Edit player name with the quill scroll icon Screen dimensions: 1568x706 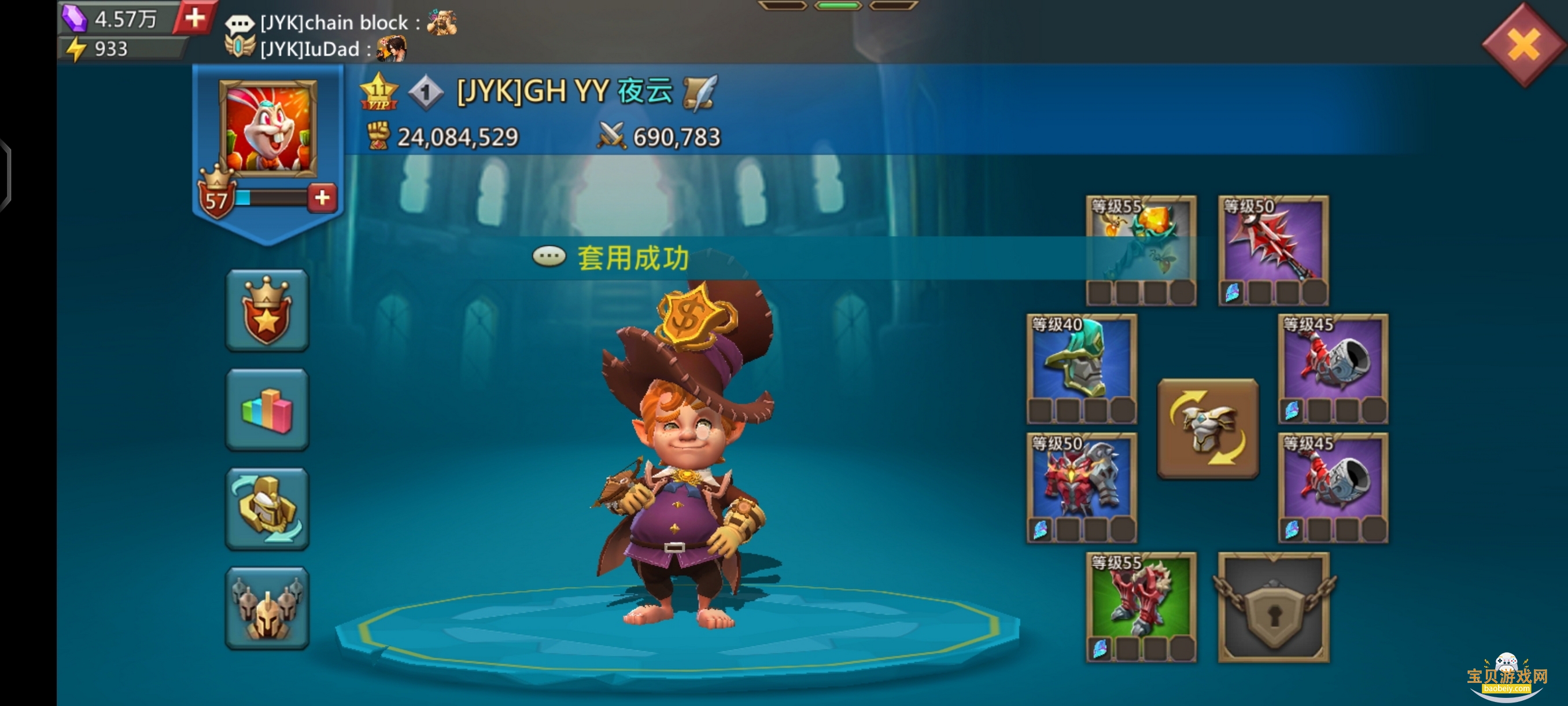tap(699, 92)
